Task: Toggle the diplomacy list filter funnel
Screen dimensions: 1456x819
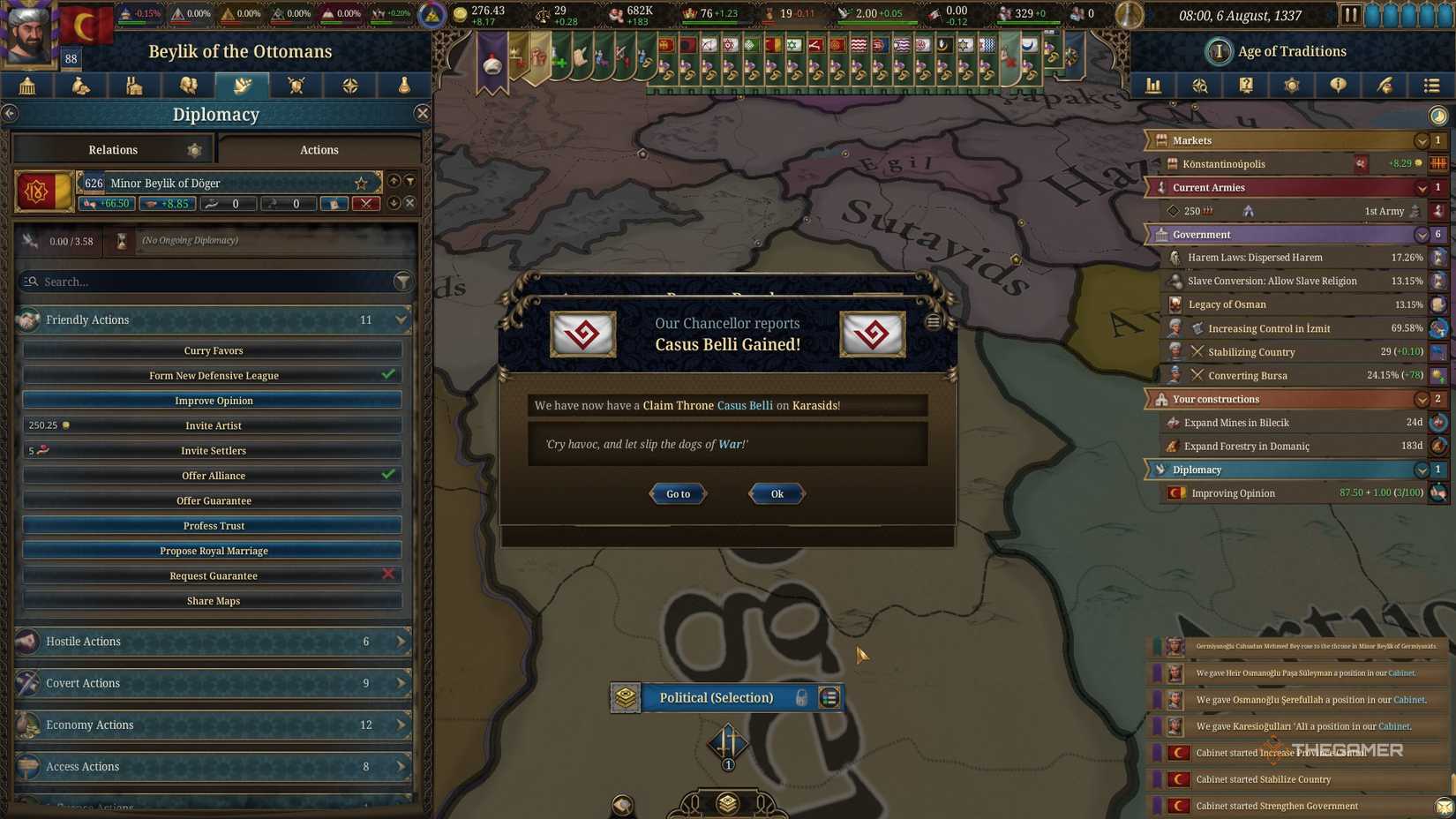Action: pyautogui.click(x=411, y=180)
